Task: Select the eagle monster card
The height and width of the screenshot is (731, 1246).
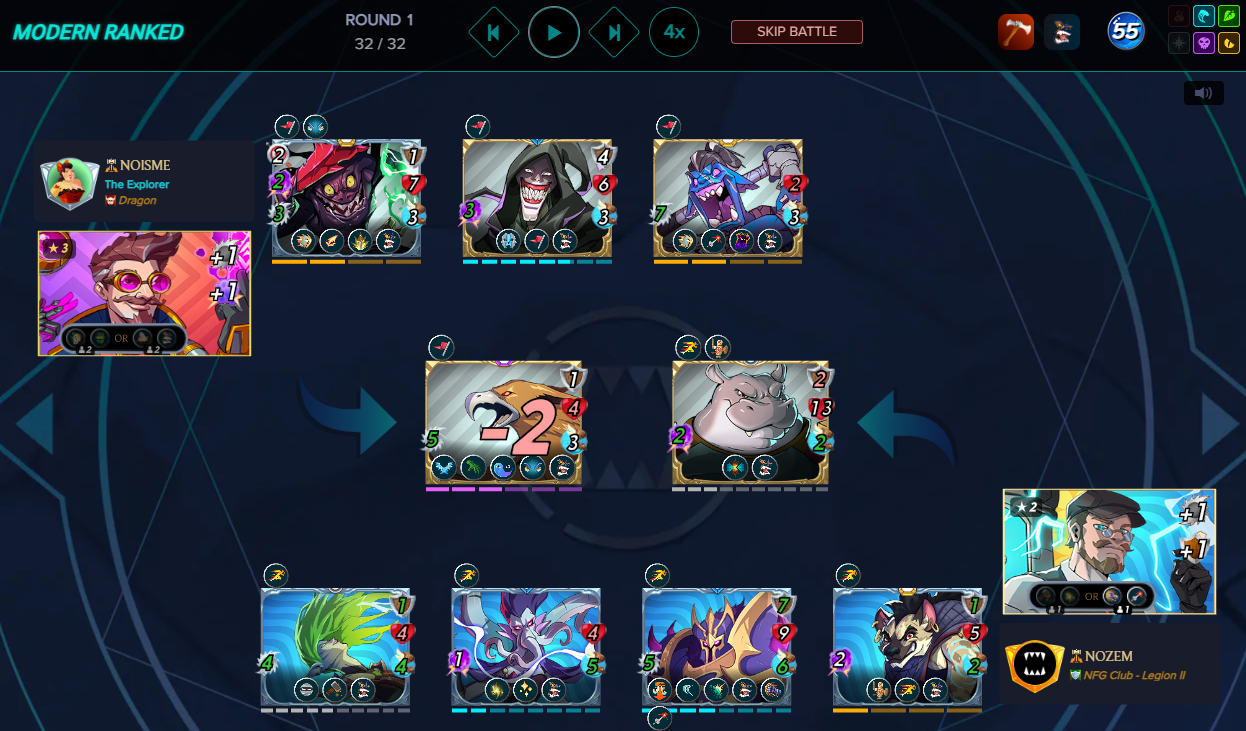Action: [x=503, y=422]
